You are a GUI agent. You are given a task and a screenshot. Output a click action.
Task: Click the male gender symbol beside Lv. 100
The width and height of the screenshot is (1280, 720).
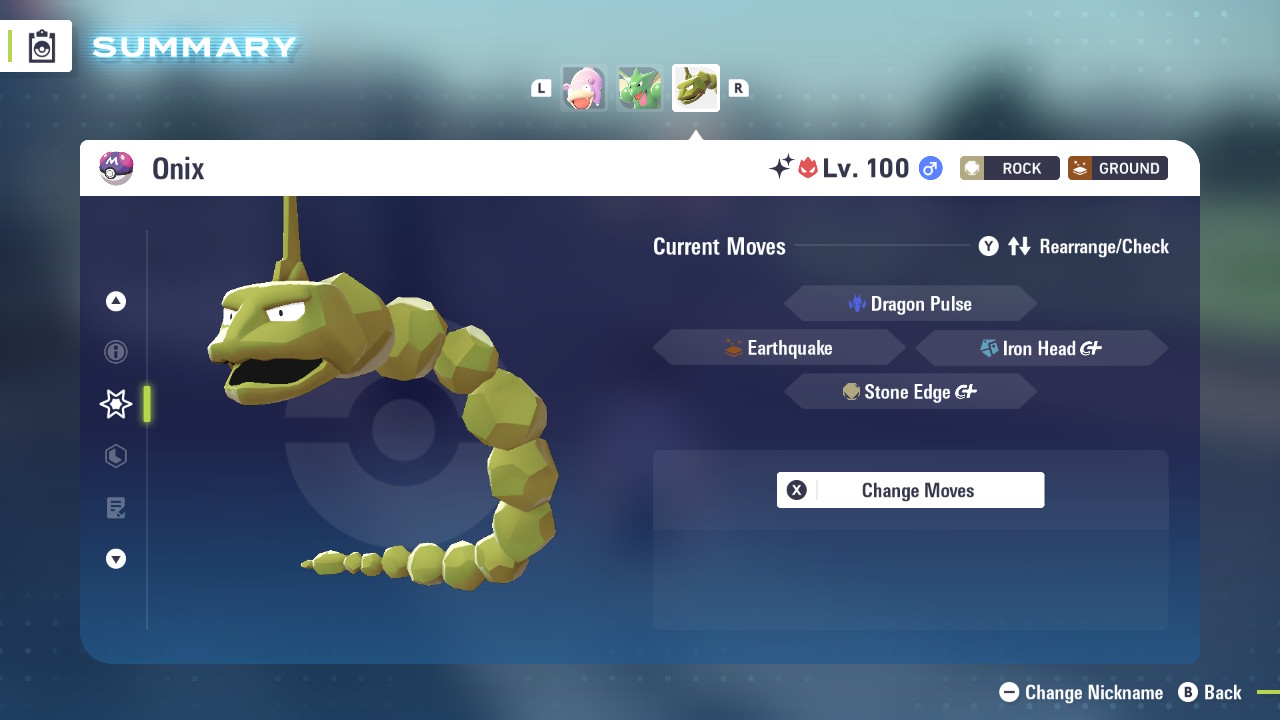click(x=928, y=168)
